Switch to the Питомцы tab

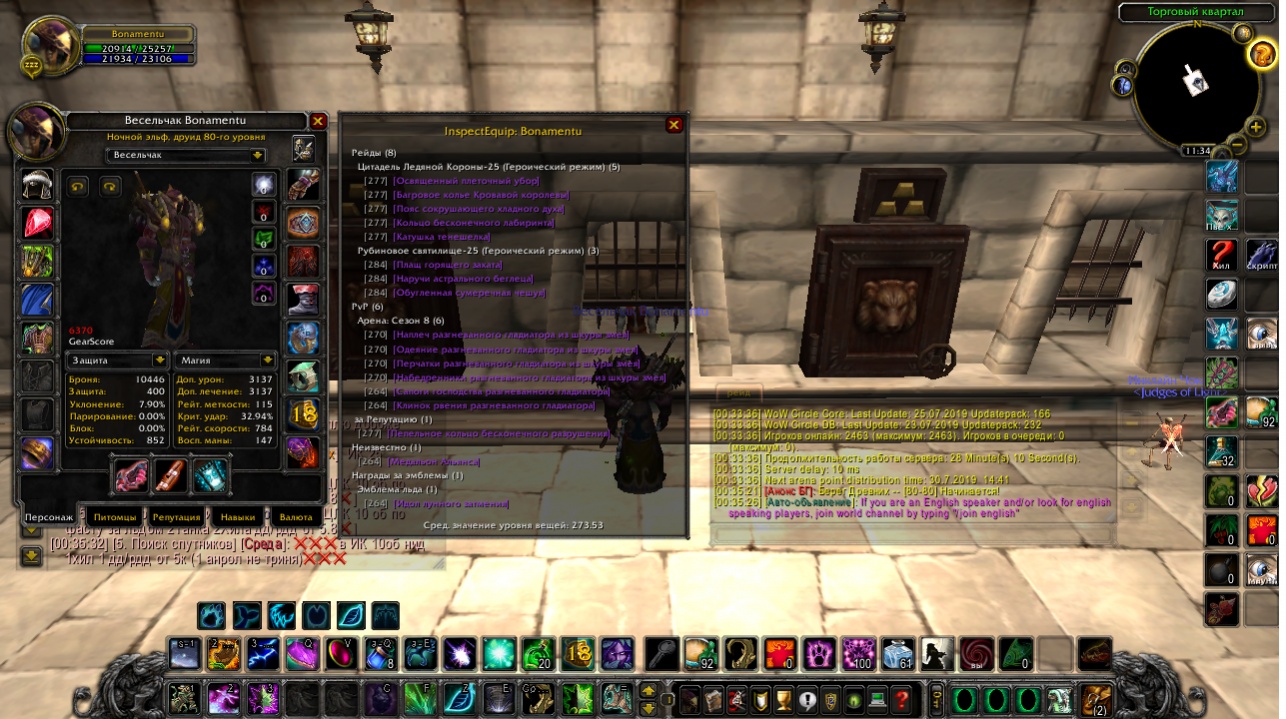[113, 518]
